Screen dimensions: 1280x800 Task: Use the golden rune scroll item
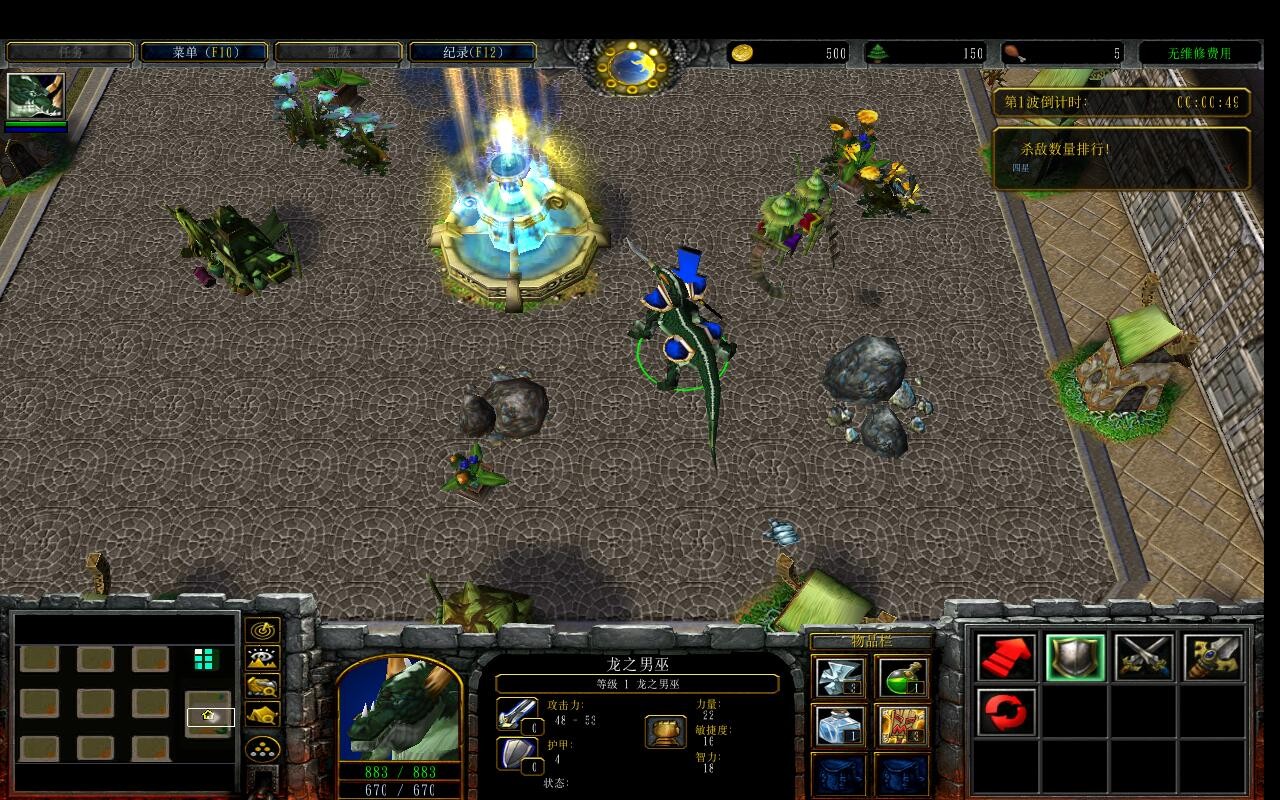pyautogui.click(x=902, y=725)
